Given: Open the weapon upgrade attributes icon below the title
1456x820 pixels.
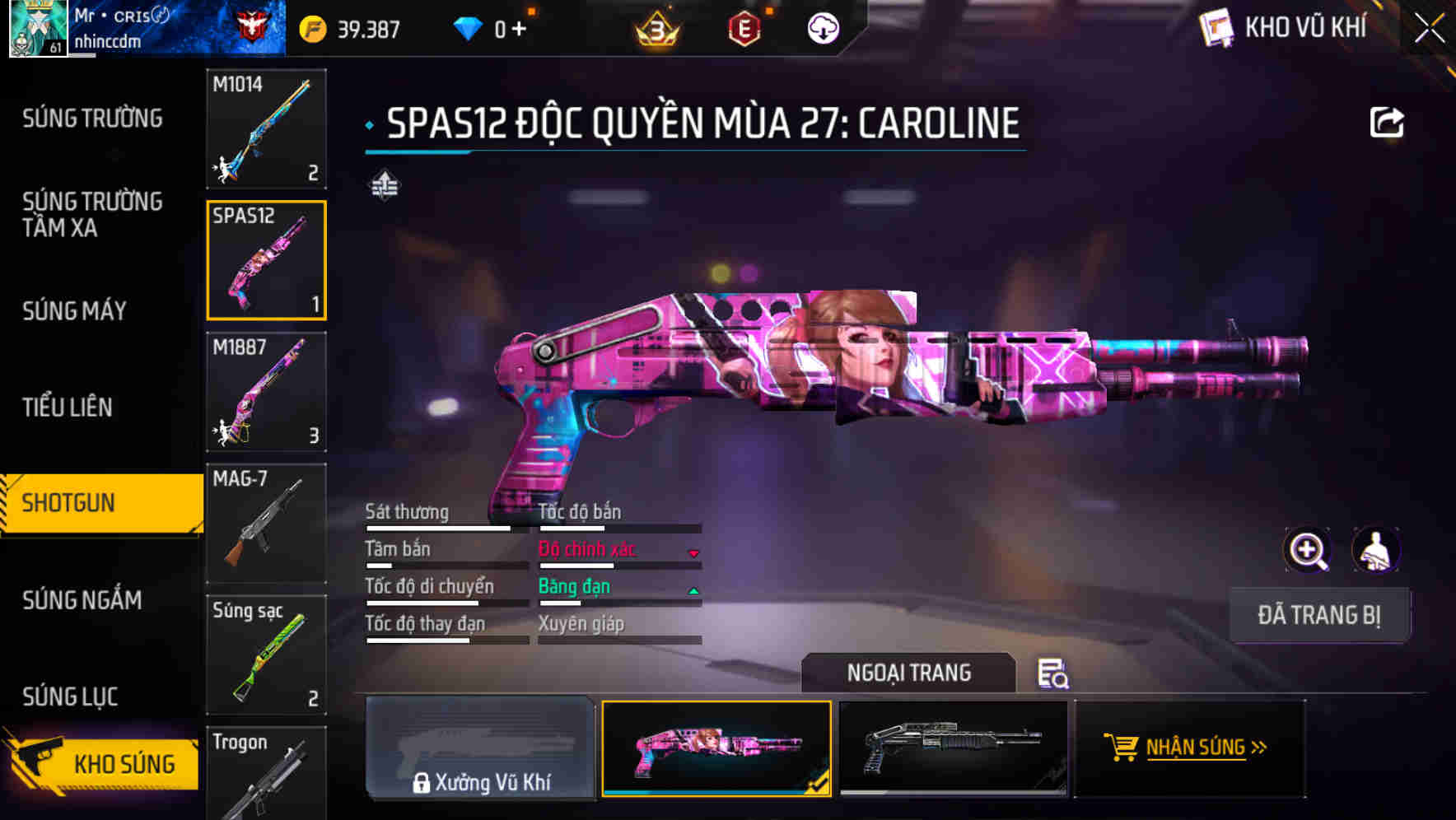Looking at the screenshot, I should coord(387,185).
